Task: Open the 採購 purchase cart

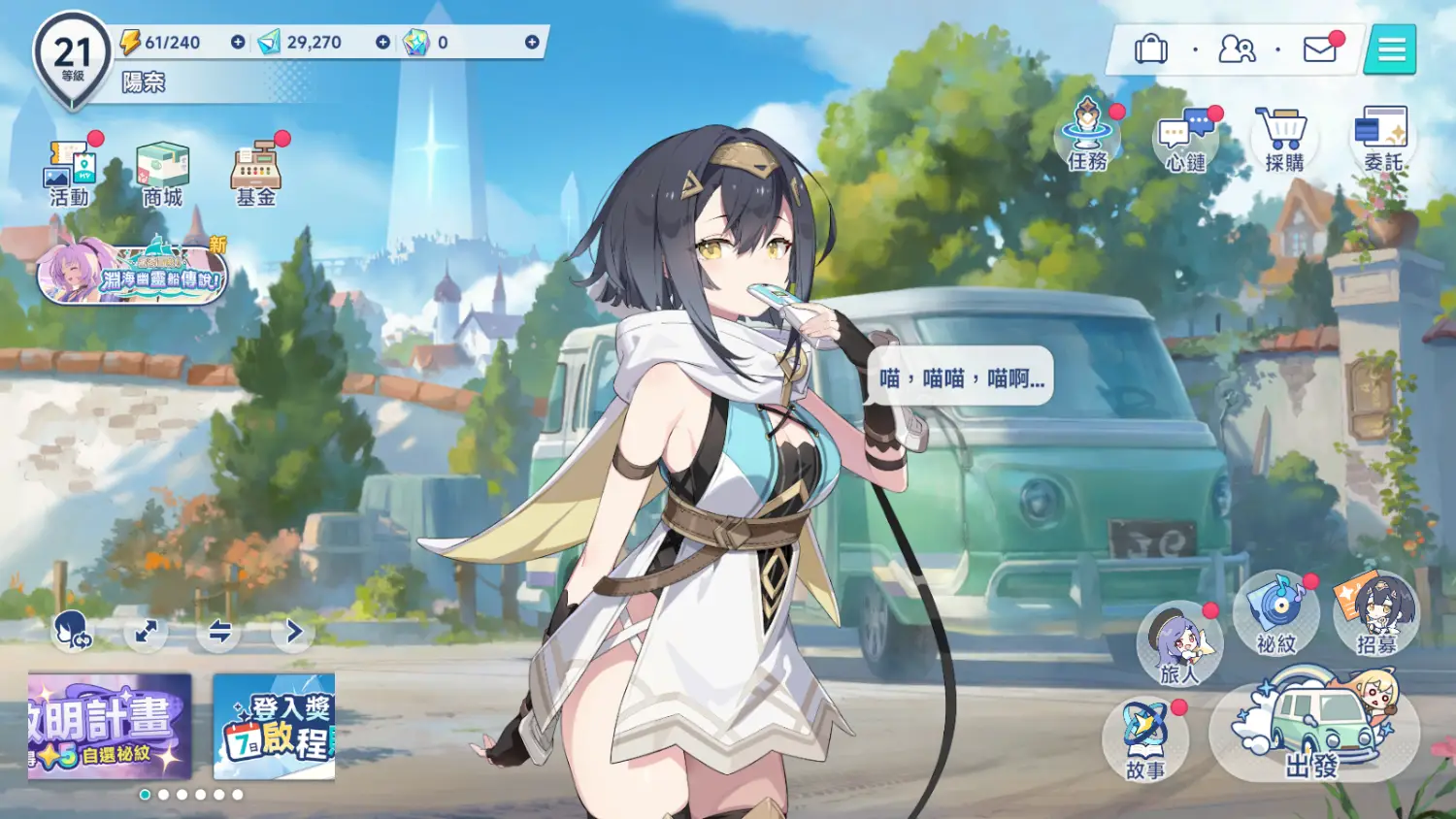Action: [x=1284, y=139]
